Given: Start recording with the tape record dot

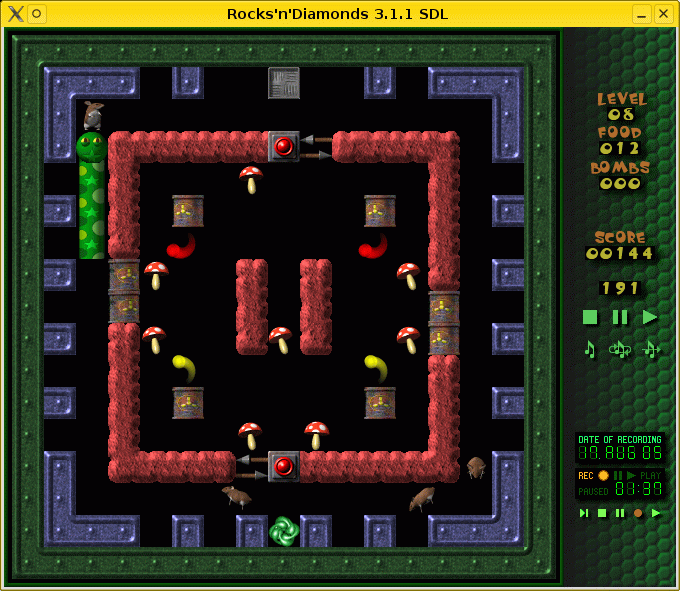Looking at the screenshot, I should 638,513.
